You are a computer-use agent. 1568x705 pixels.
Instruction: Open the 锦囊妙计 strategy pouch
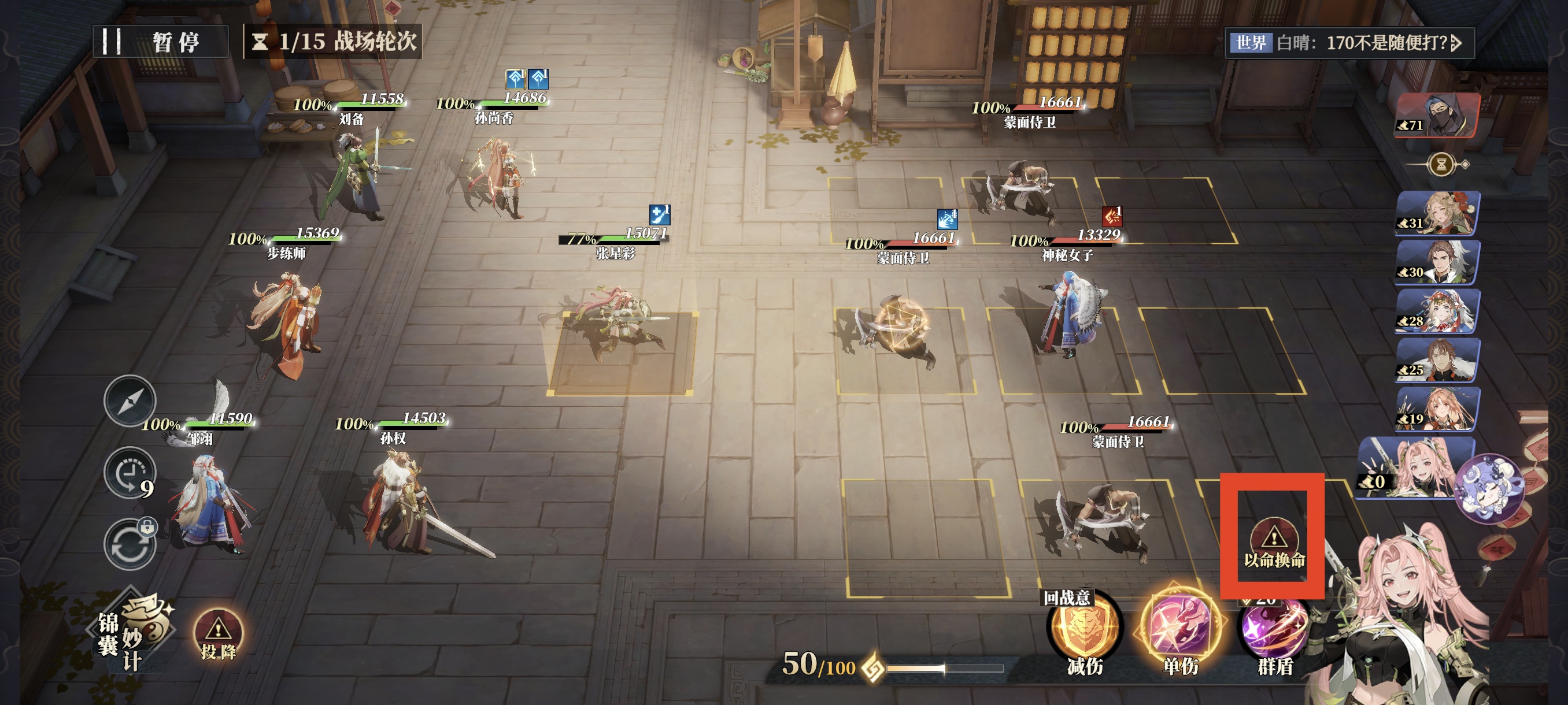[x=133, y=633]
